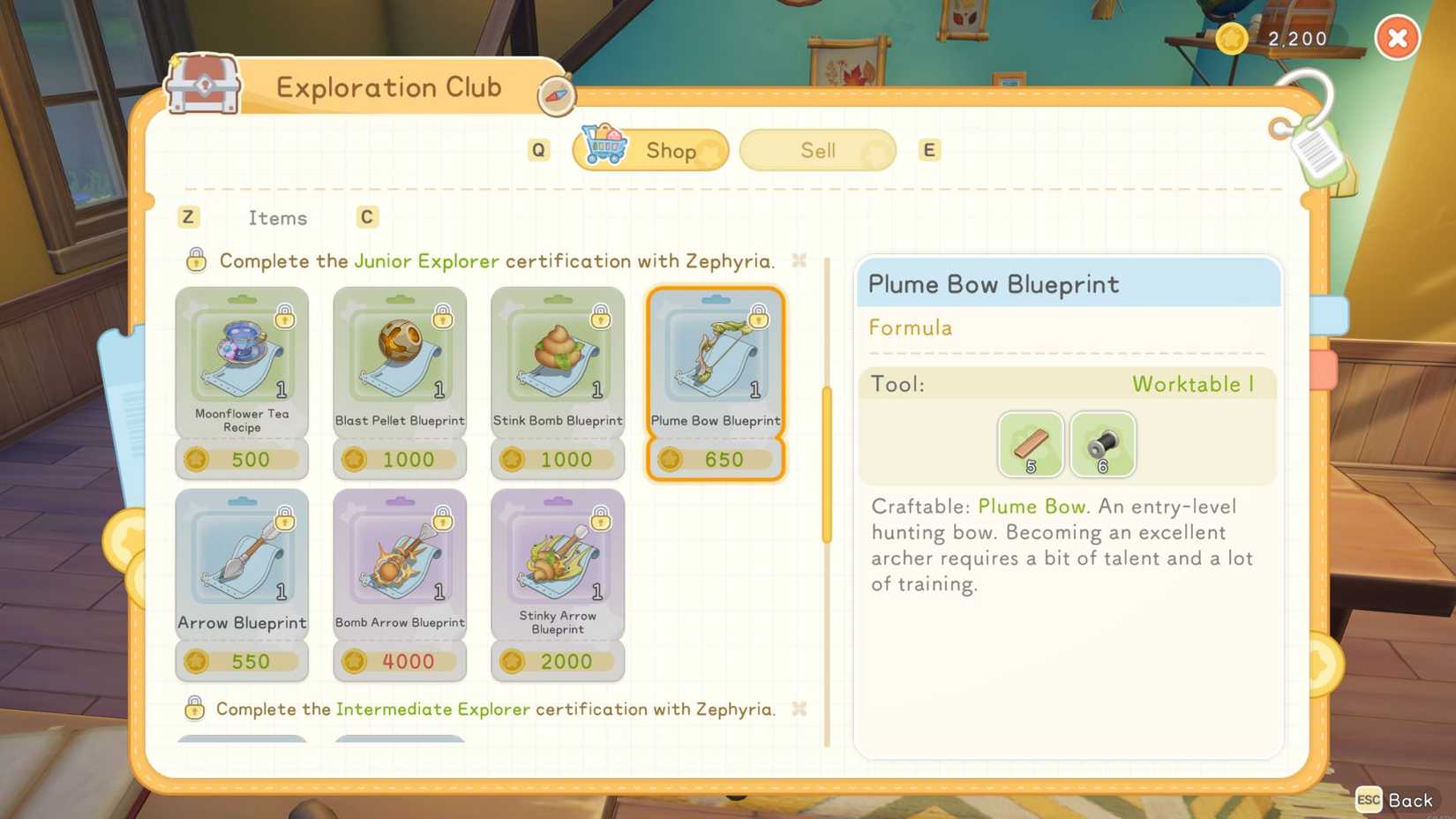The width and height of the screenshot is (1456, 819).
Task: Click the Plume Bow craftable link
Action: 1031,507
